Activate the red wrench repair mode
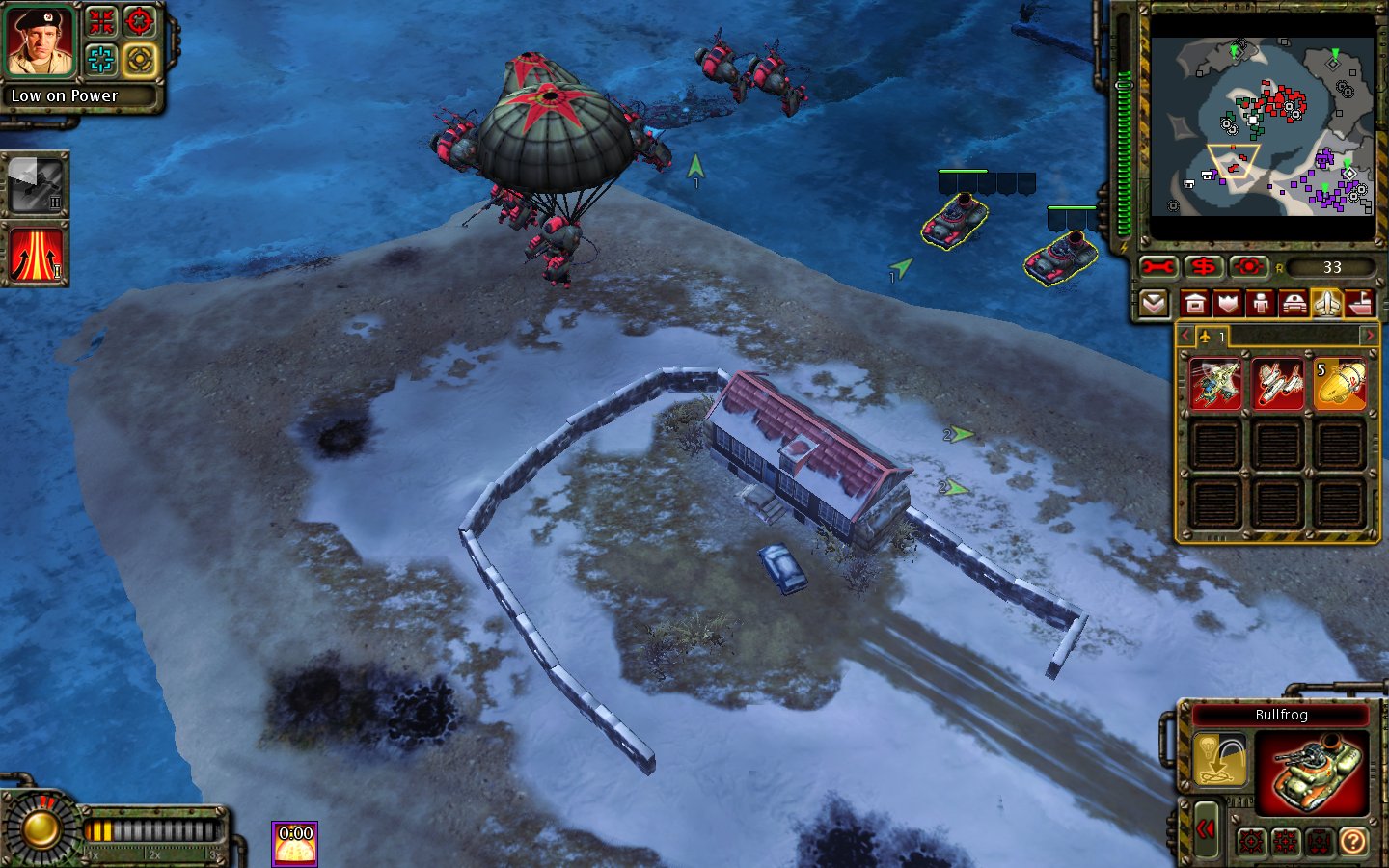Screen dimensions: 1389x868 [1158, 267]
